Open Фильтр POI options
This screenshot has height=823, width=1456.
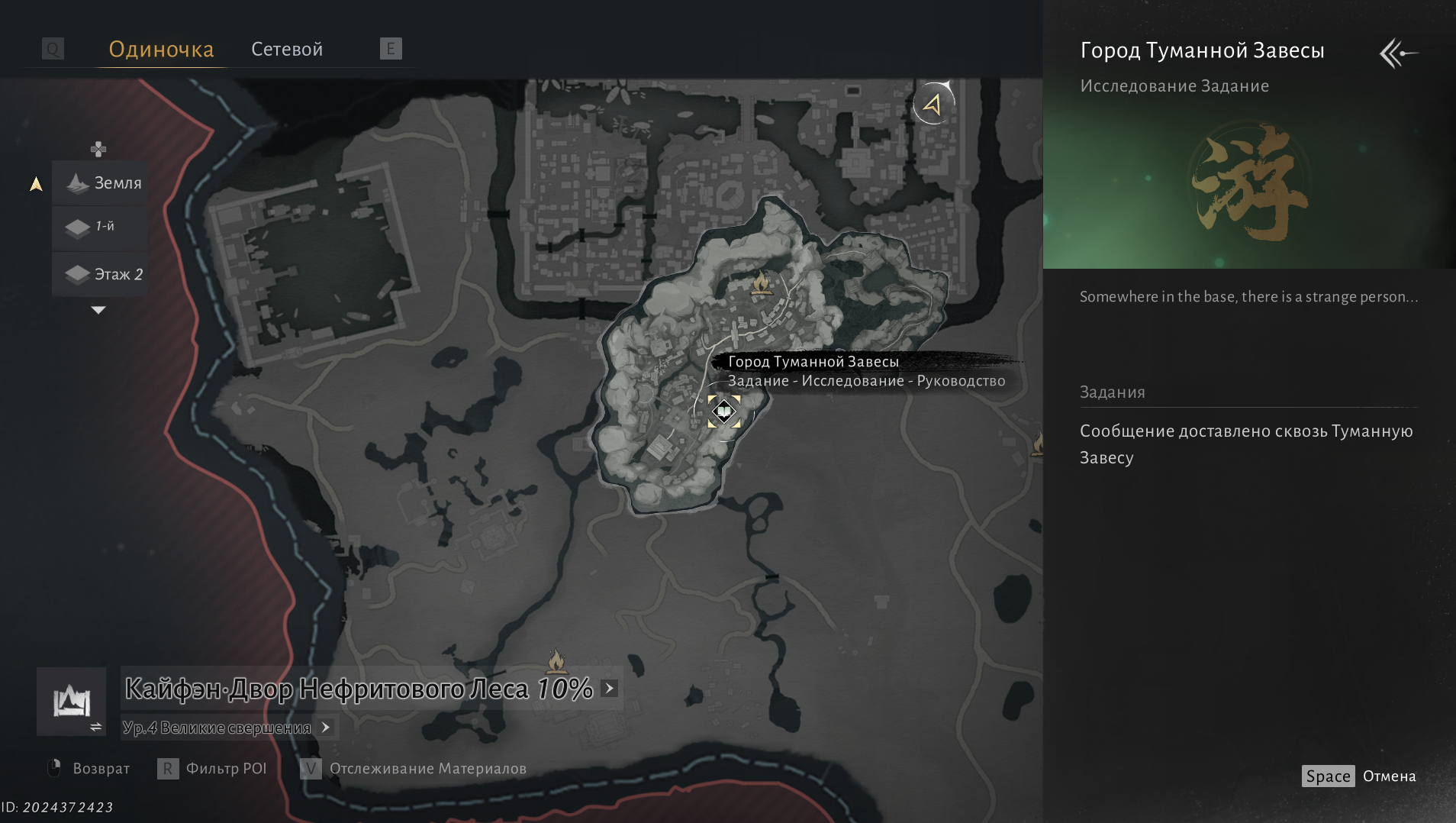pos(212,769)
